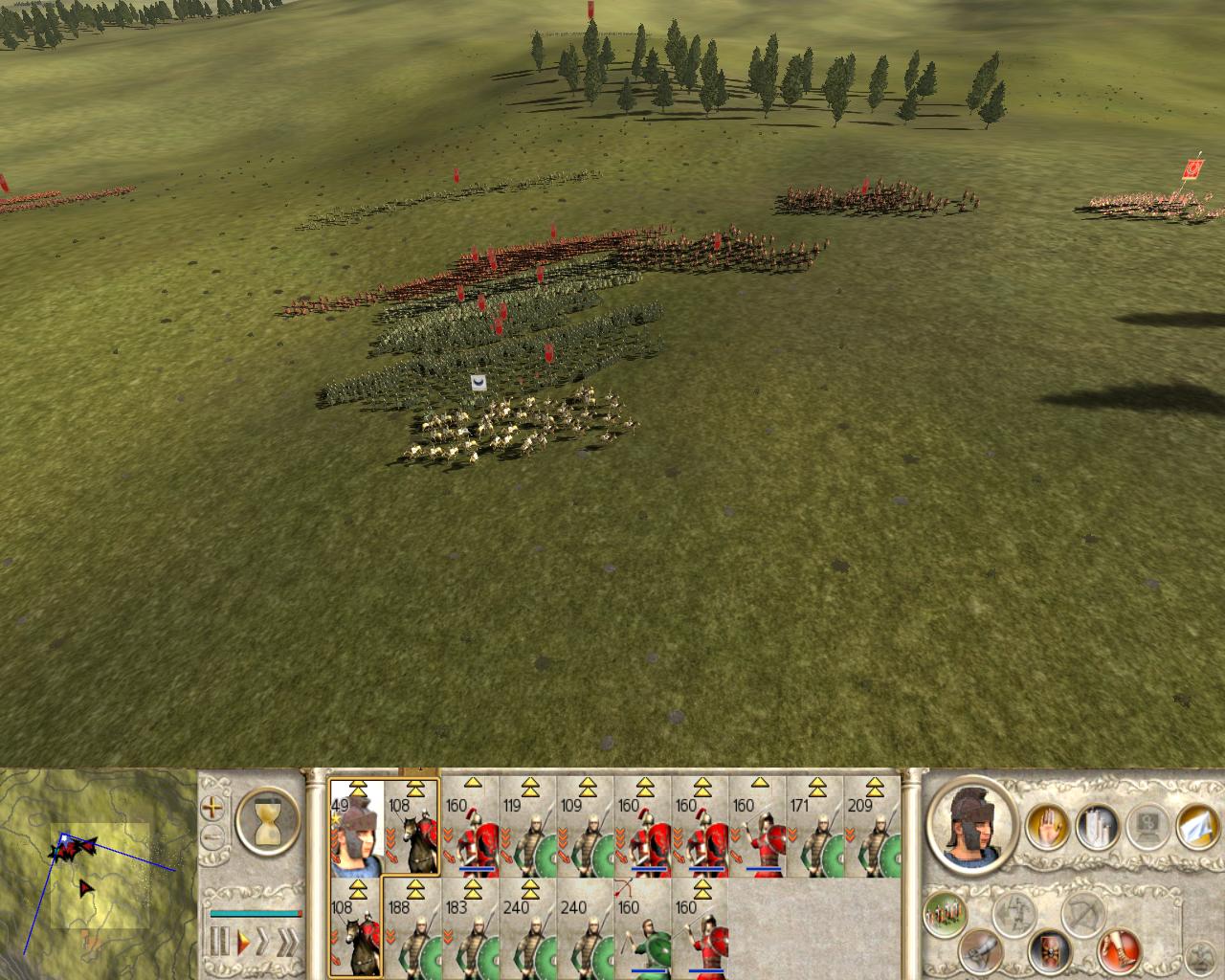The height and width of the screenshot is (980, 1225).
Task: Choose the 171-soldier spearman unit card
Action: pyautogui.click(x=814, y=827)
